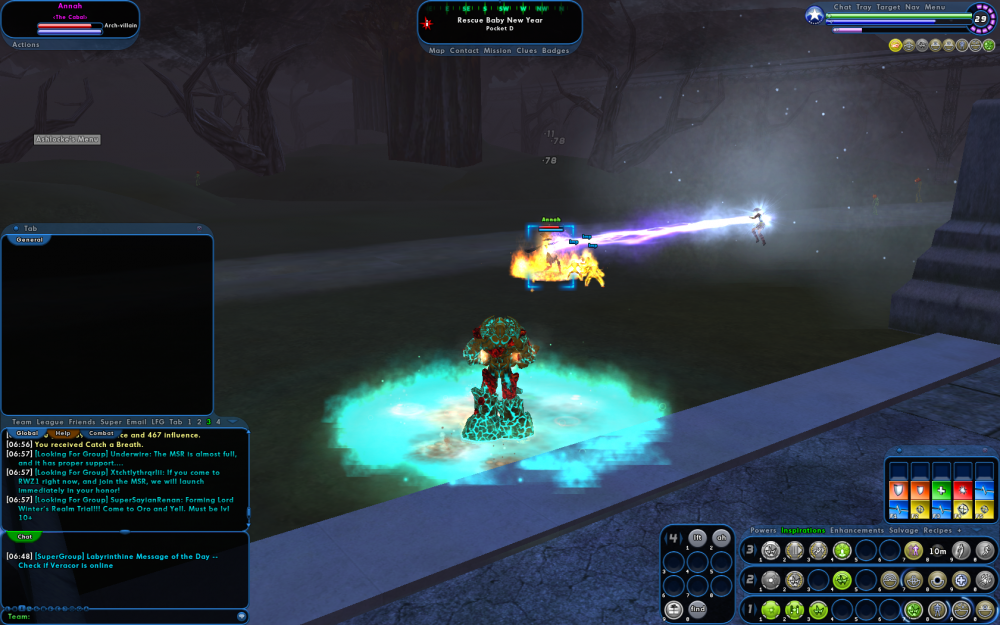Image resolution: width=1000 pixels, height=625 pixels.
Task: Use the green cross healing inspiration
Action: (942, 490)
